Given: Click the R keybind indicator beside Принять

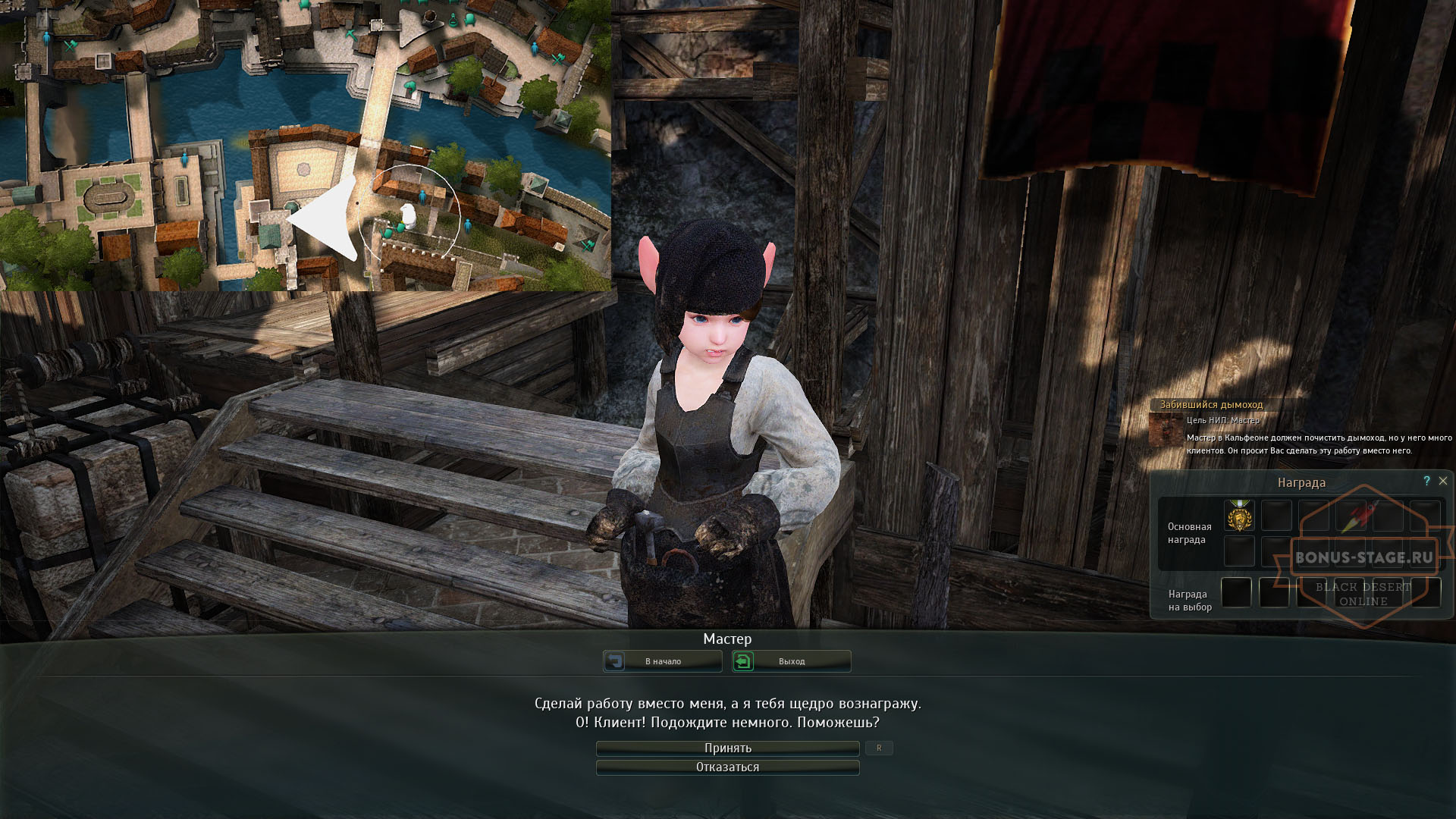Looking at the screenshot, I should (879, 747).
